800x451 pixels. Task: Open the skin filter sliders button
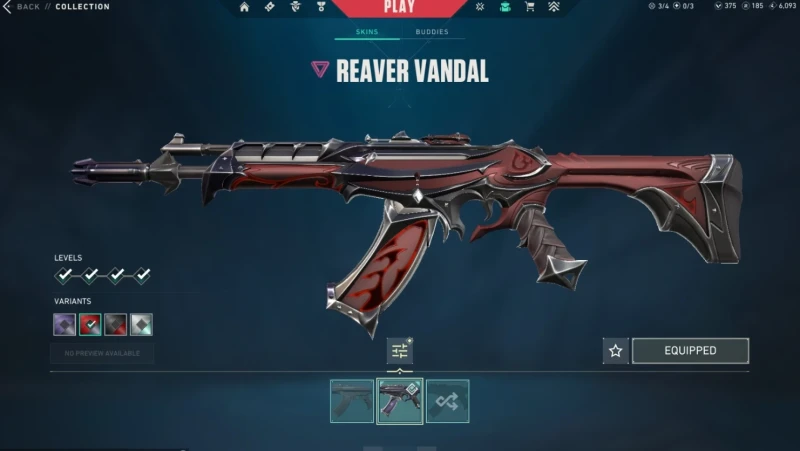tap(400, 351)
